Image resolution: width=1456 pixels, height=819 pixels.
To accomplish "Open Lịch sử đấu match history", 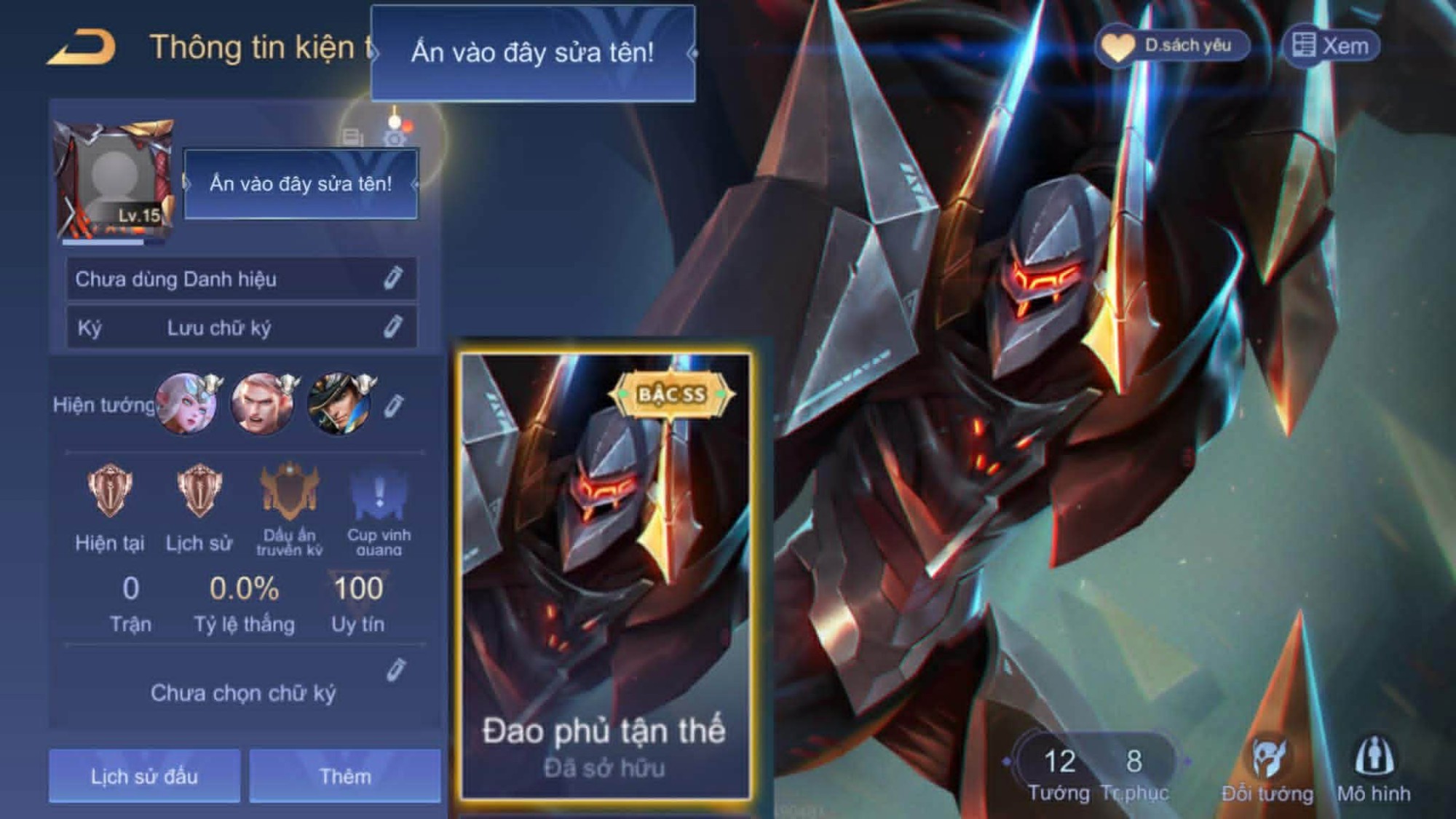I will point(144,776).
